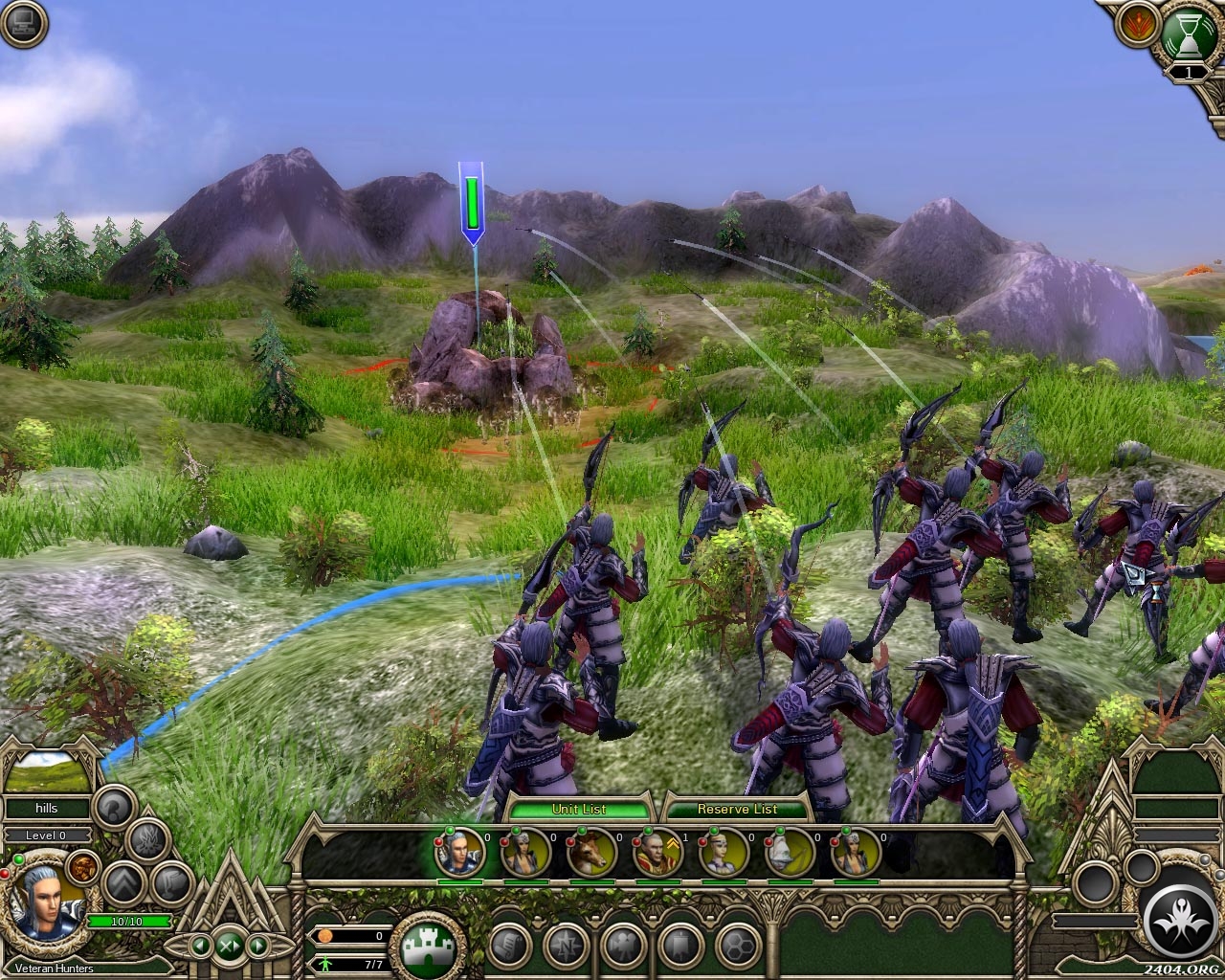Go to the previous unit with left arrow
The image size is (1225, 980).
[x=201, y=947]
